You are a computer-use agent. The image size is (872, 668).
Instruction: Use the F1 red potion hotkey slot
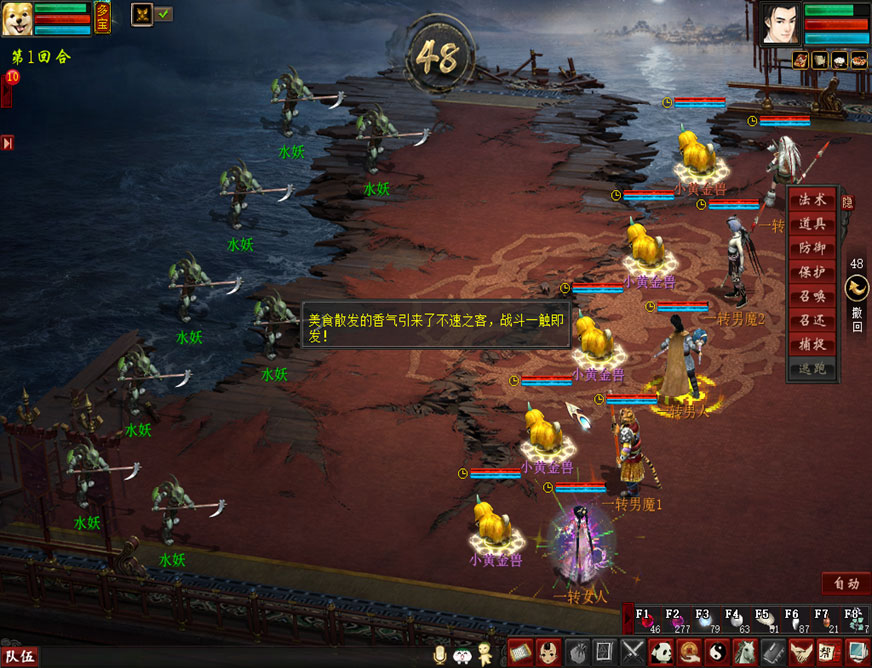click(644, 620)
